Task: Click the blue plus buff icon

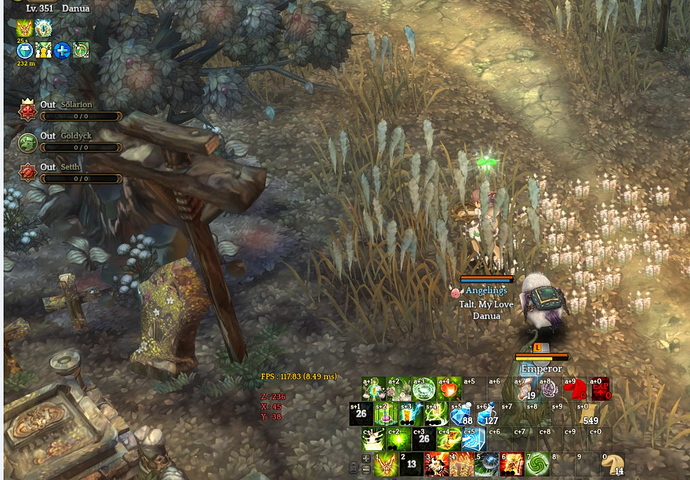Action: (62, 49)
